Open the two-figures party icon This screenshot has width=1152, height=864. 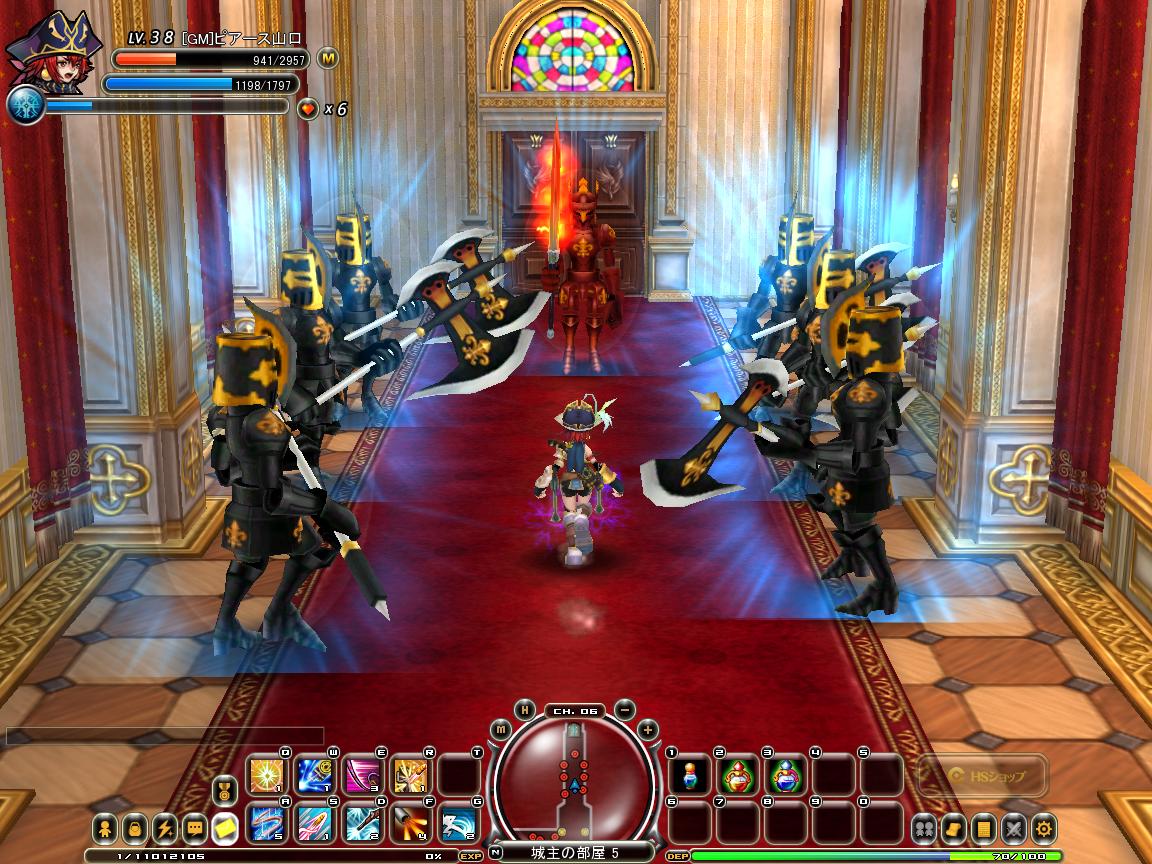pyautogui.click(x=924, y=828)
